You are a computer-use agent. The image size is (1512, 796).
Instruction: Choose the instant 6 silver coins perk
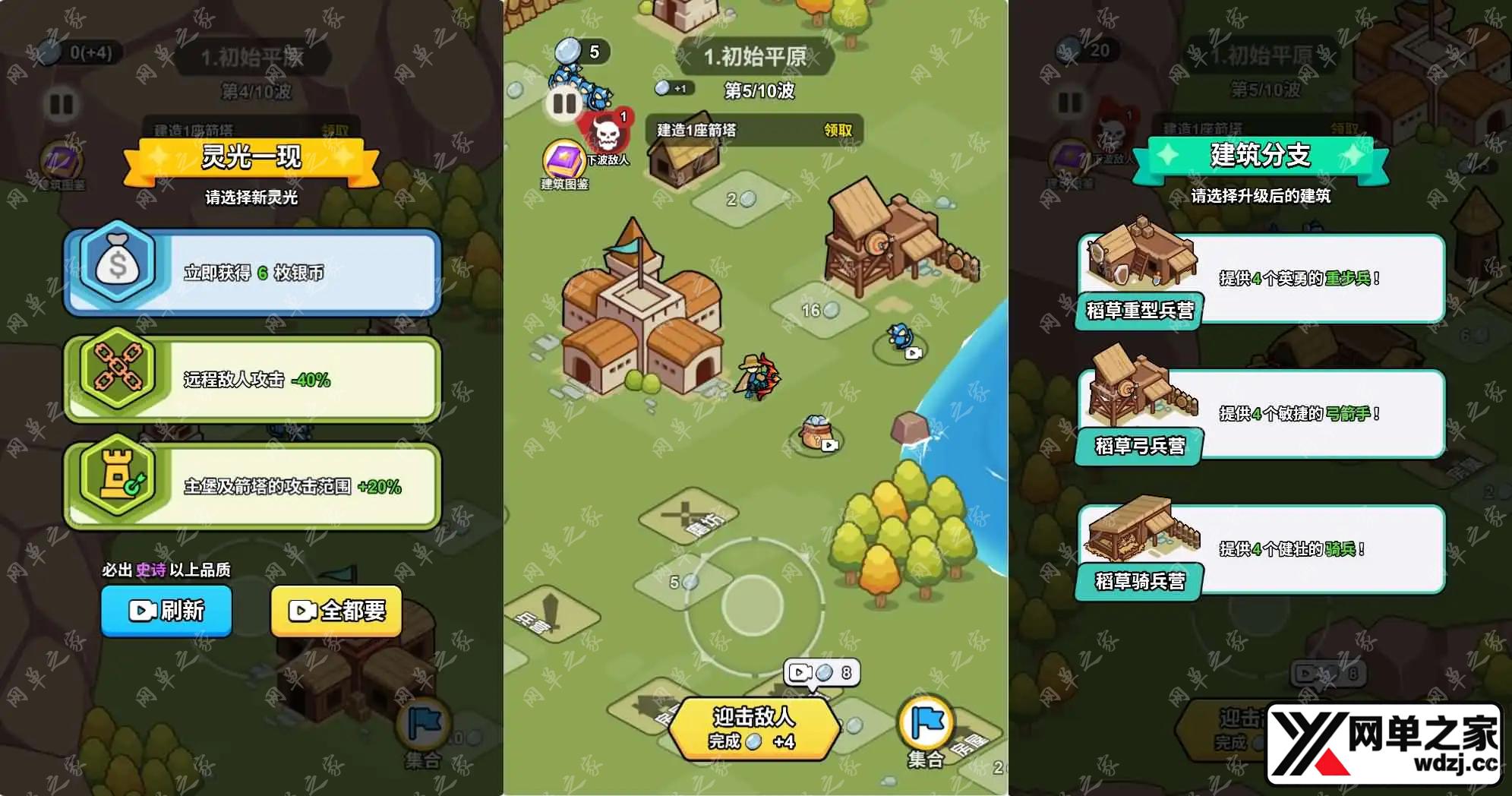coord(253,273)
